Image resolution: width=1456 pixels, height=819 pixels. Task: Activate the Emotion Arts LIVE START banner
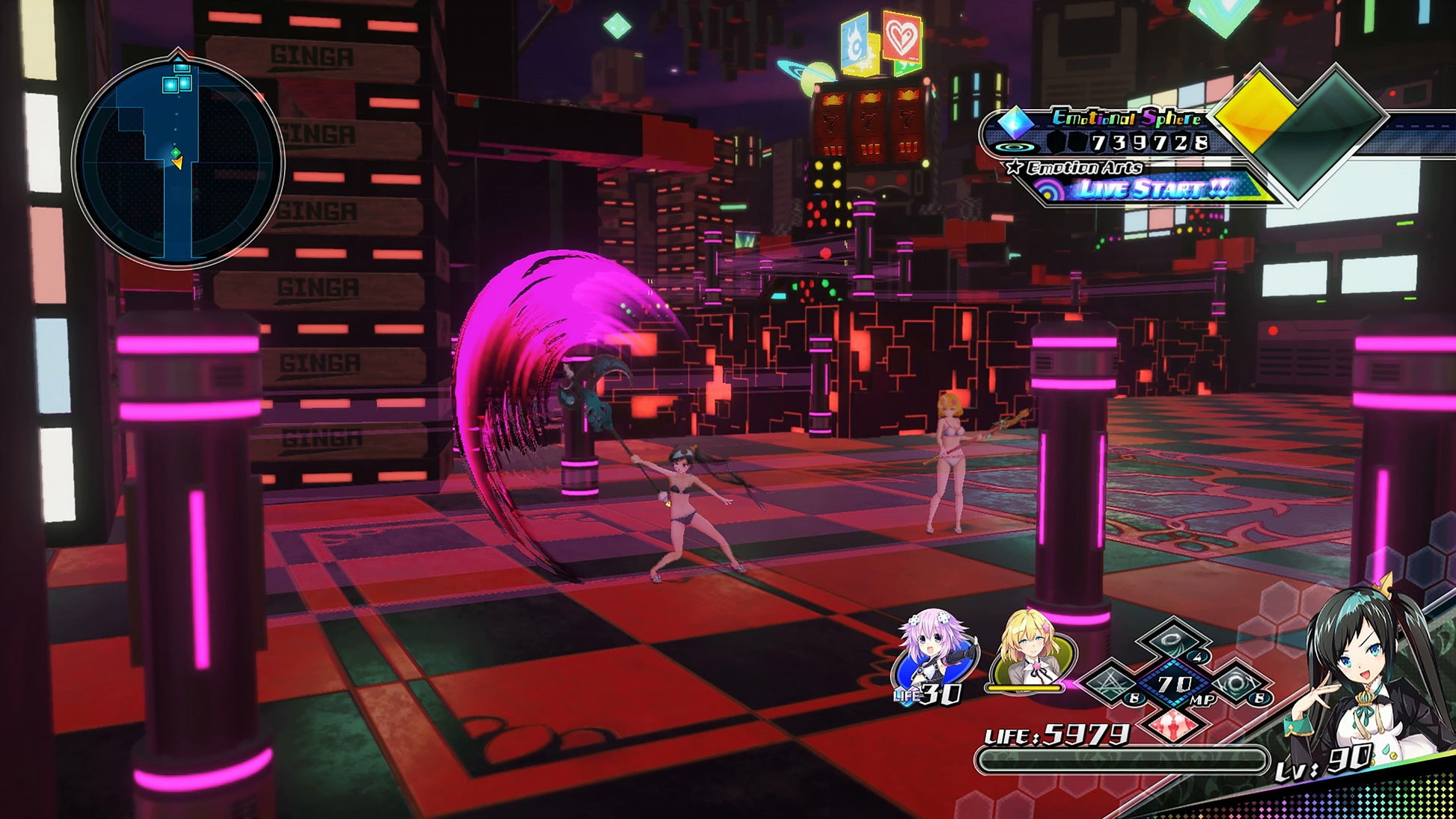click(x=1151, y=188)
